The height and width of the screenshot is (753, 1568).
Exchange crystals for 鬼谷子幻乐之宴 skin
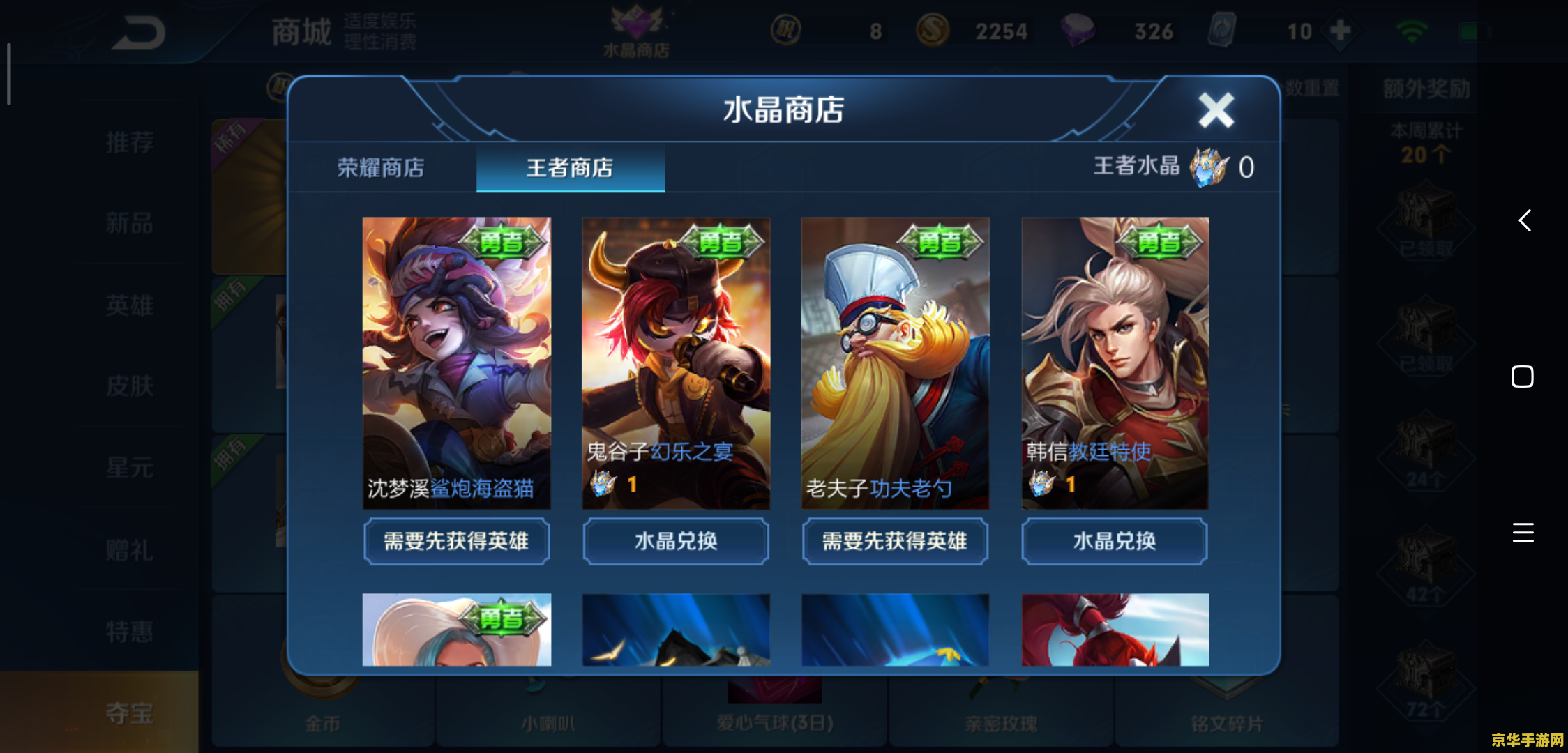(675, 541)
